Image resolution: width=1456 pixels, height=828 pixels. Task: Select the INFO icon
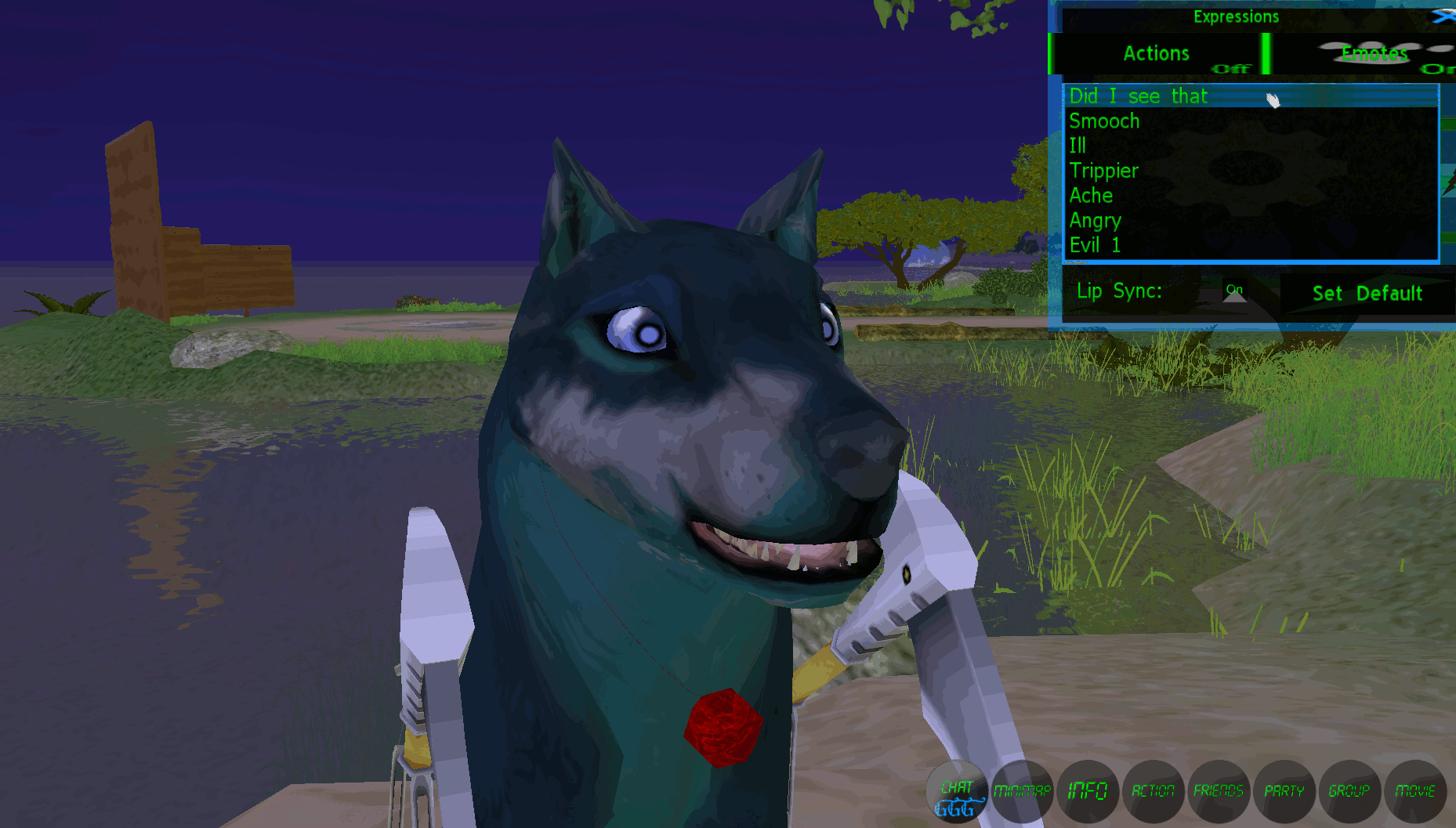(1088, 792)
